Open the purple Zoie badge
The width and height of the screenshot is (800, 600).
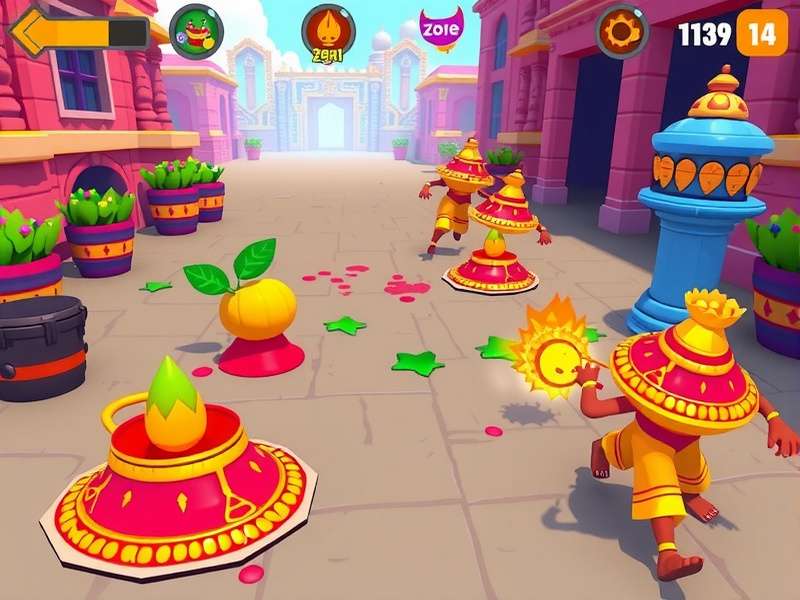click(440, 28)
